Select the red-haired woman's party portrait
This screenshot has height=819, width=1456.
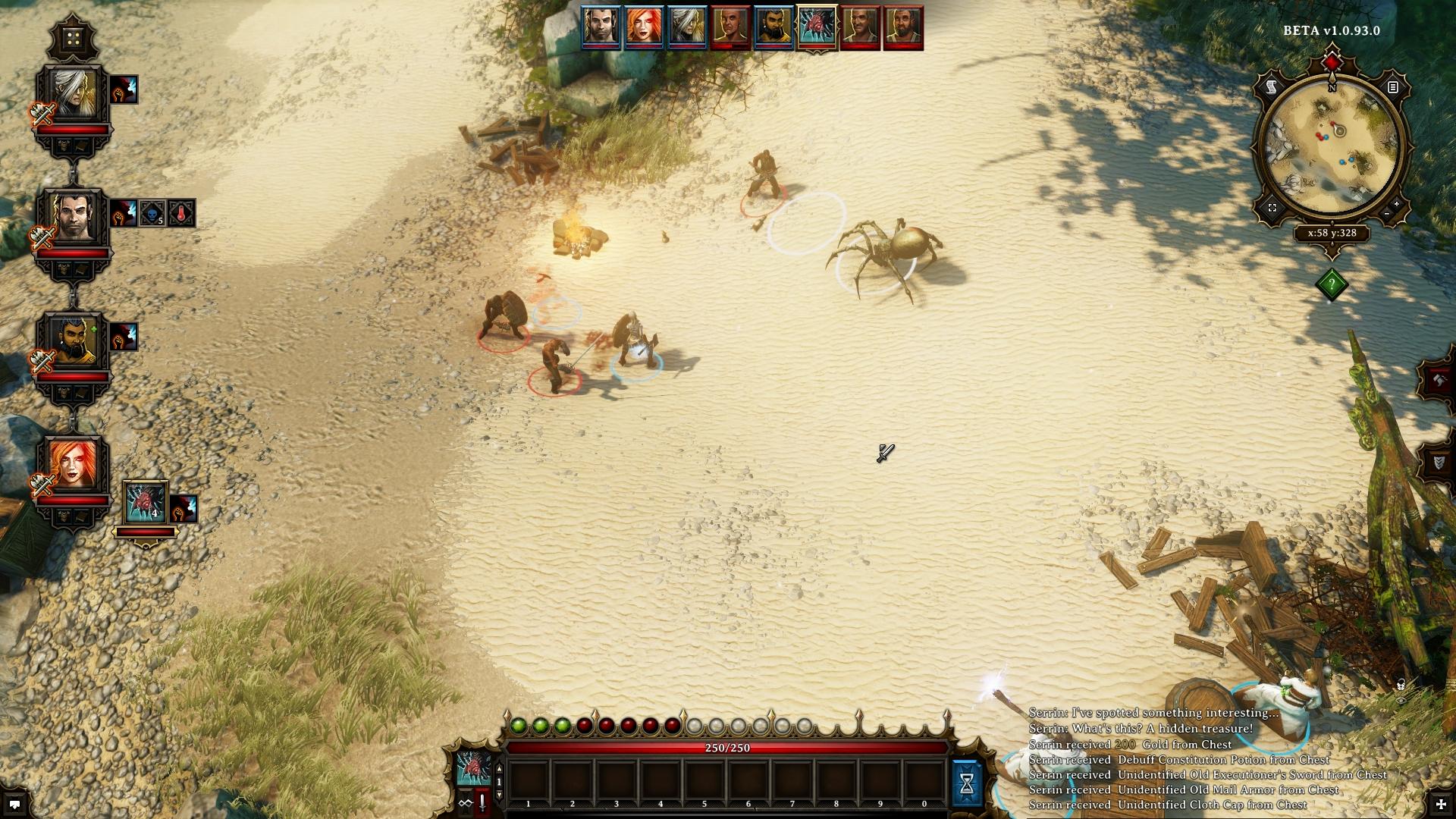[74, 465]
